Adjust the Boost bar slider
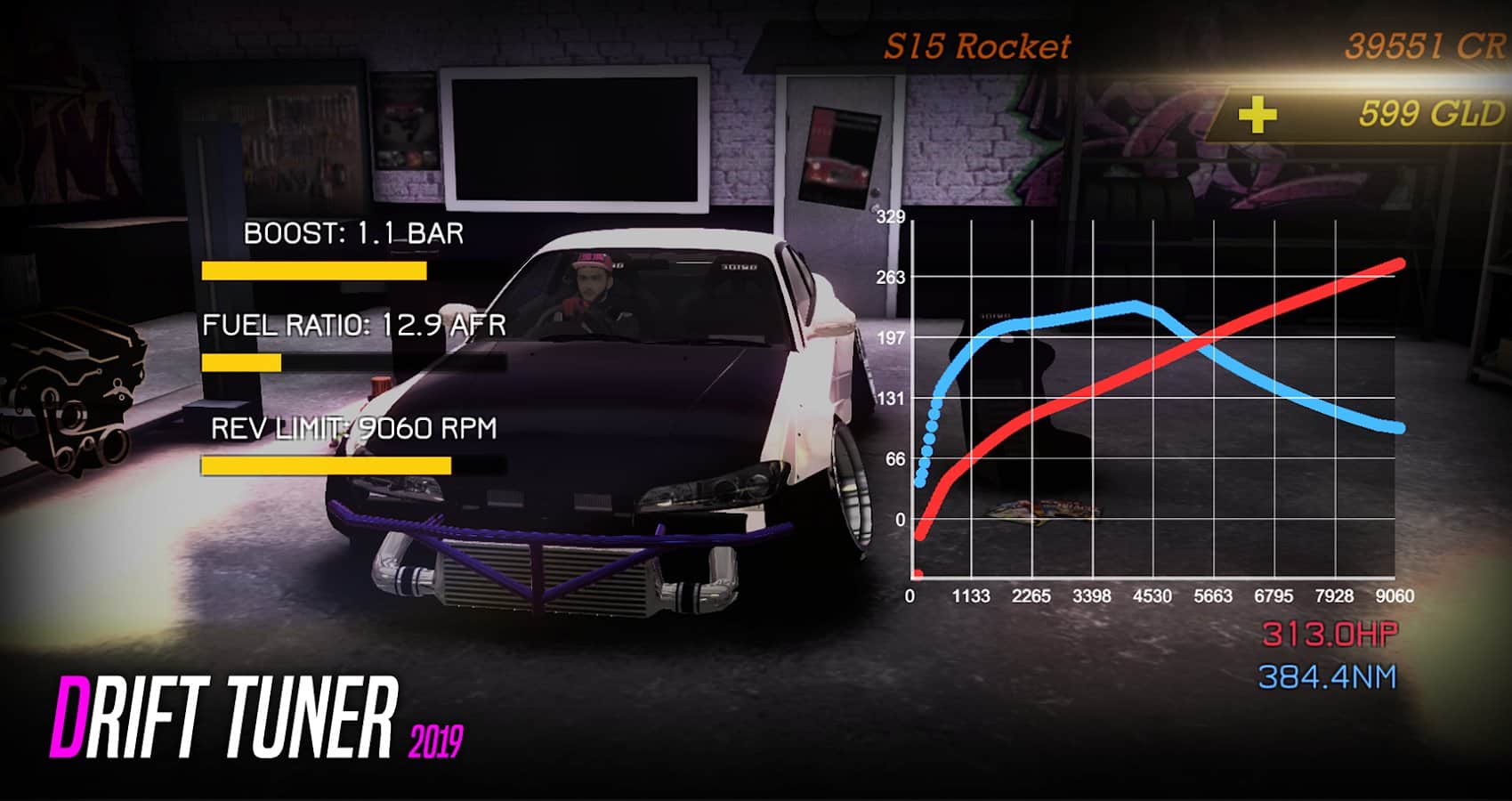Viewport: 1512px width, 801px height. click(x=353, y=271)
